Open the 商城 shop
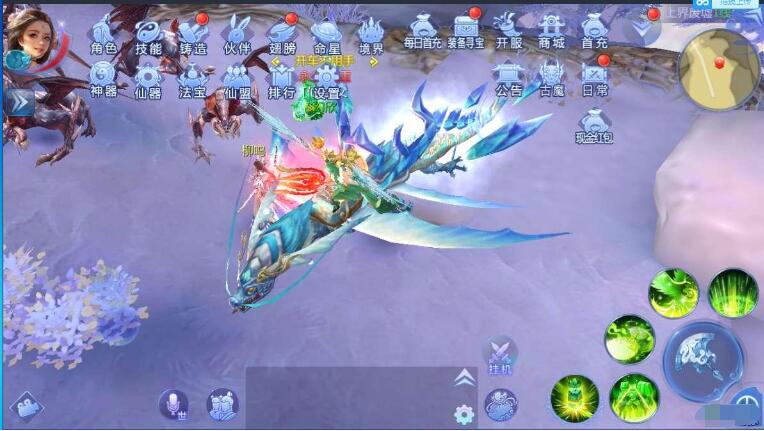The width and height of the screenshot is (764, 431). coord(552,30)
